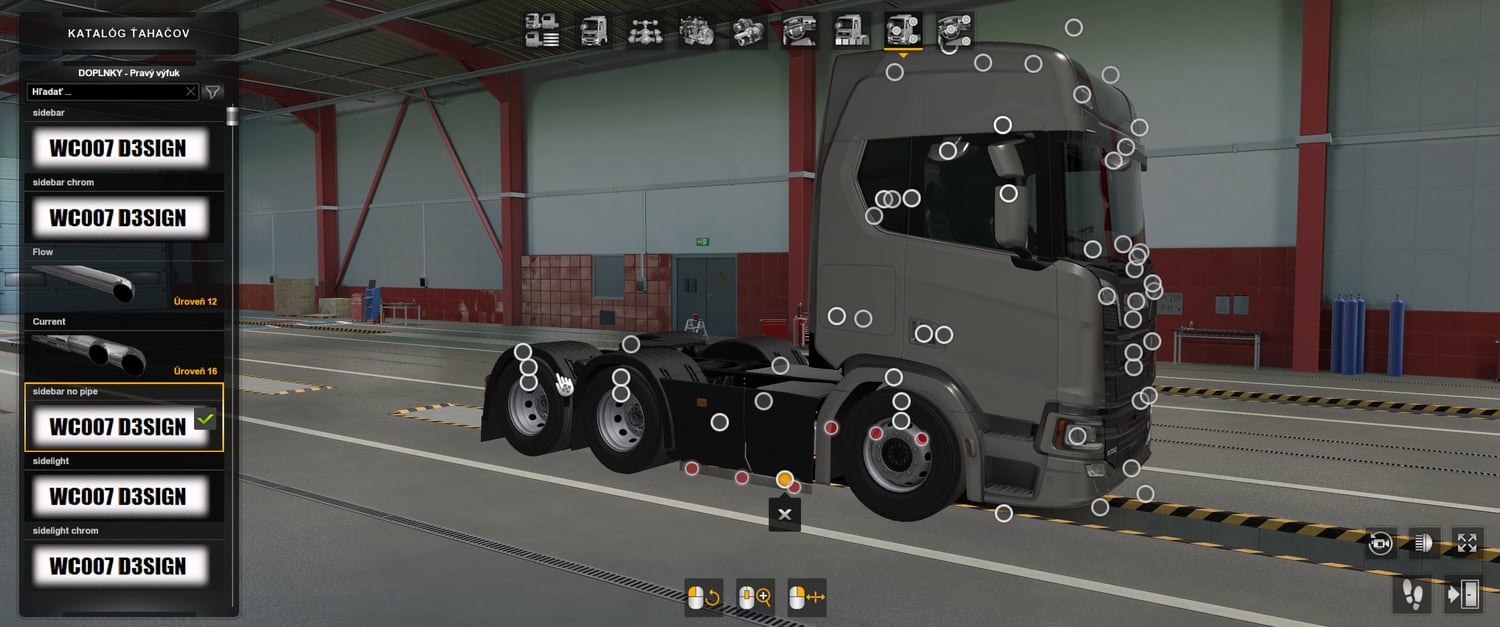The image size is (1500, 627).
Task: Open the transmission gearbox tab
Action: coord(748,30)
